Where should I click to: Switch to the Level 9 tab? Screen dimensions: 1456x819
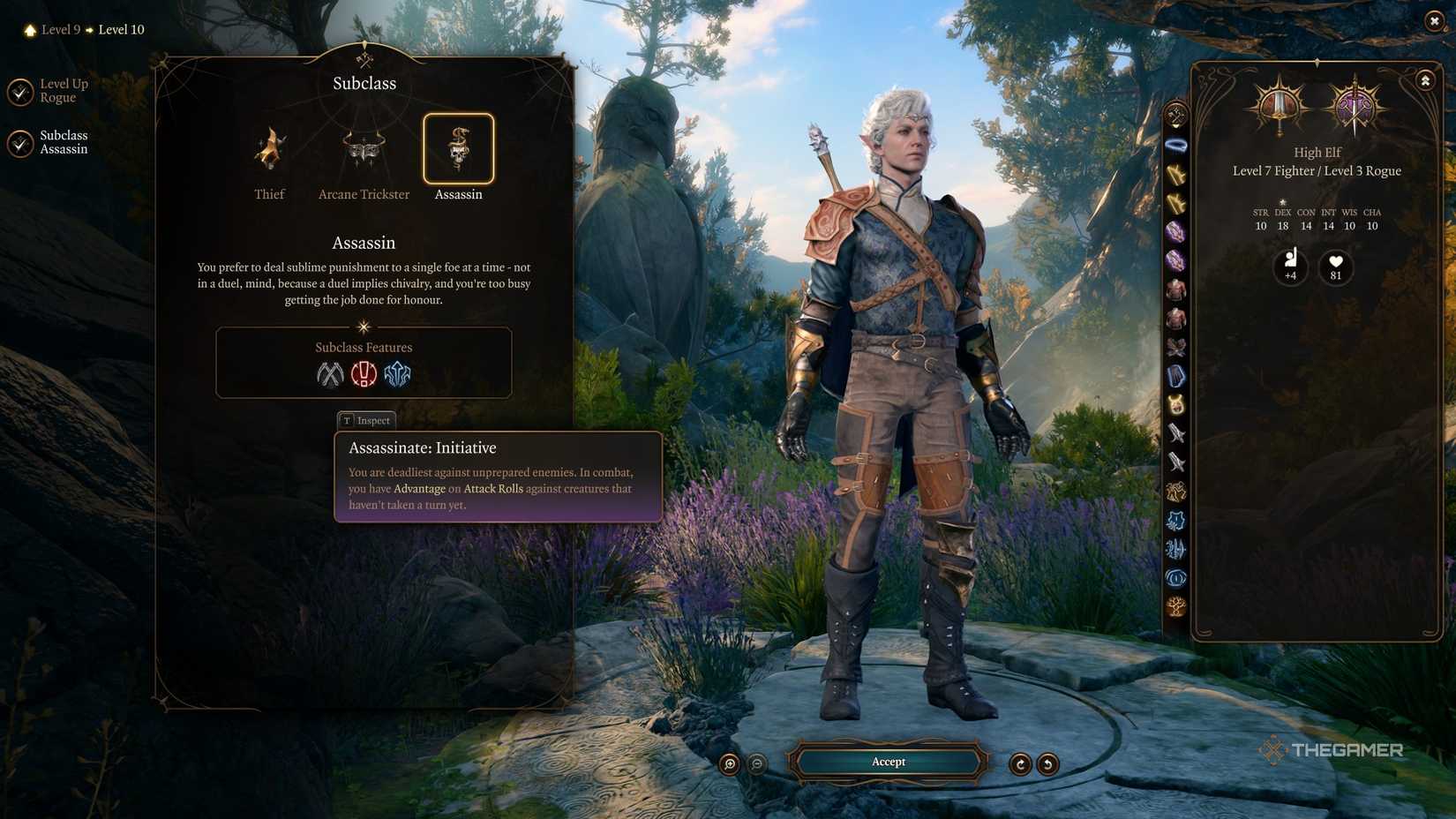60,29
